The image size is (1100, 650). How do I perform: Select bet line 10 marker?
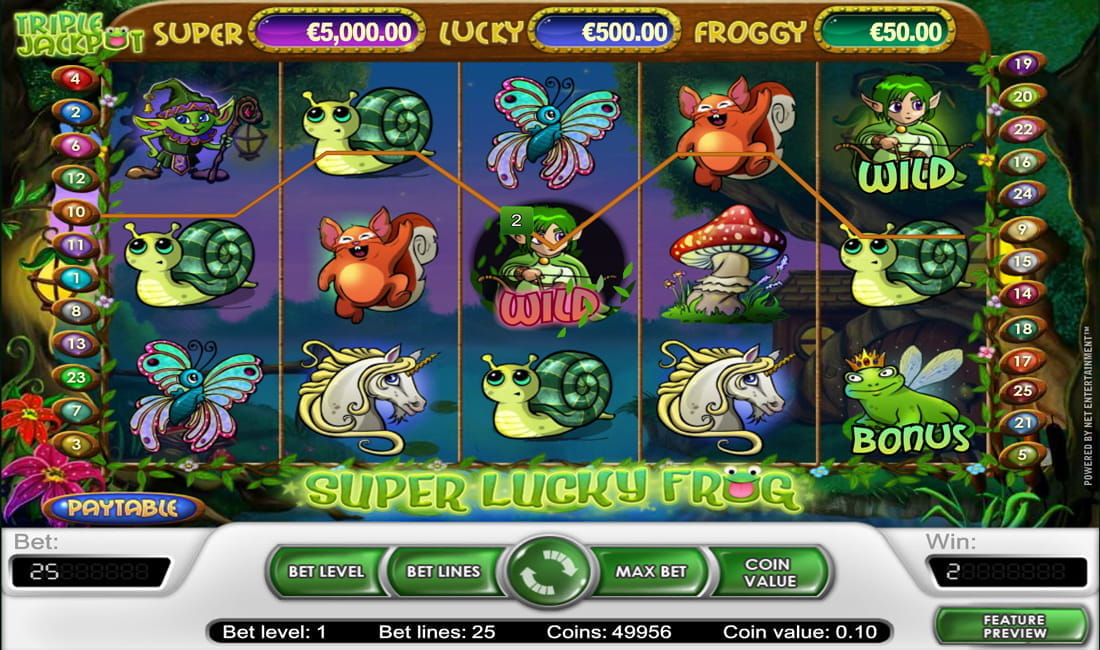coord(77,212)
